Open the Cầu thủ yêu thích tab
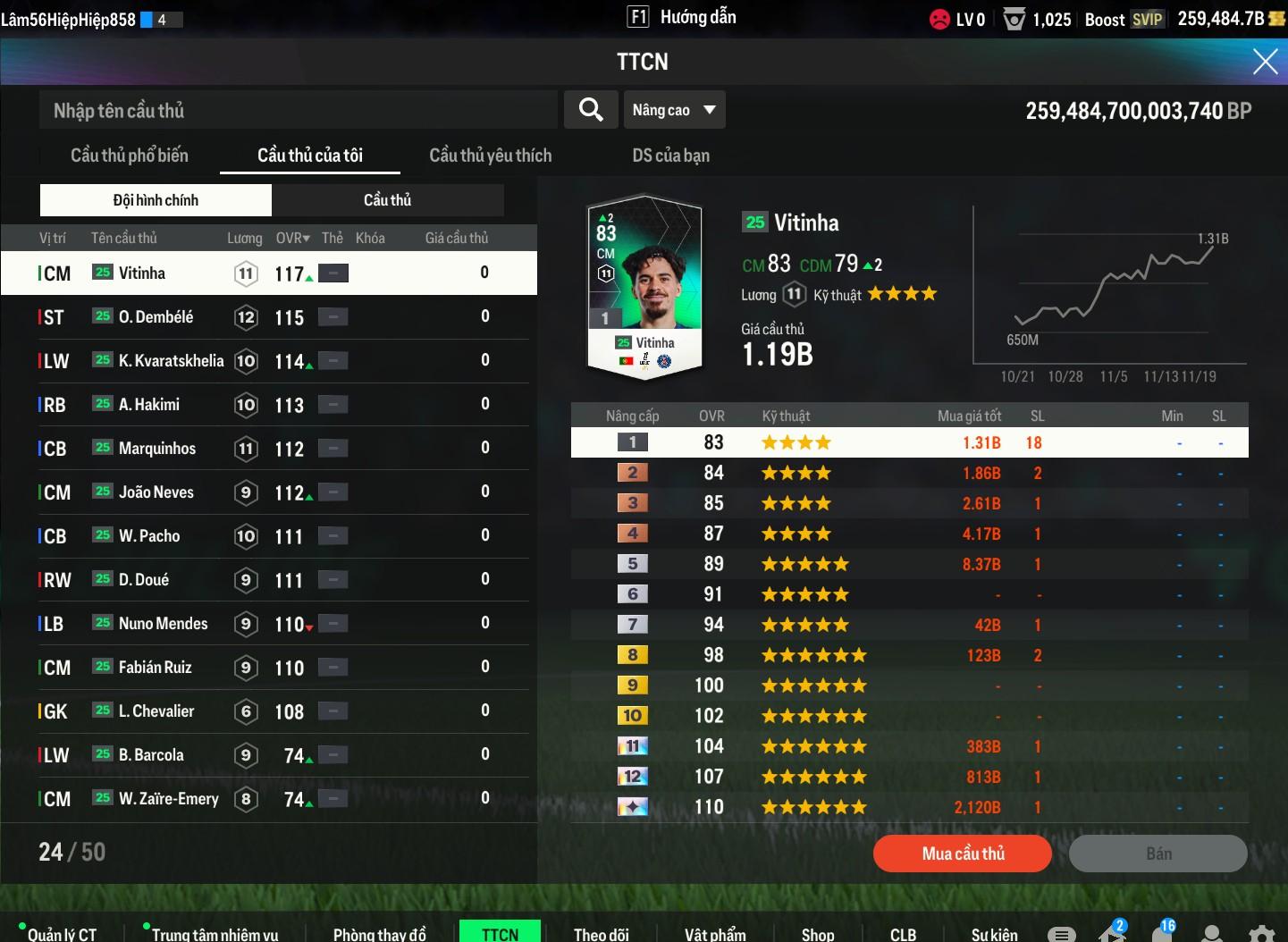 click(490, 156)
